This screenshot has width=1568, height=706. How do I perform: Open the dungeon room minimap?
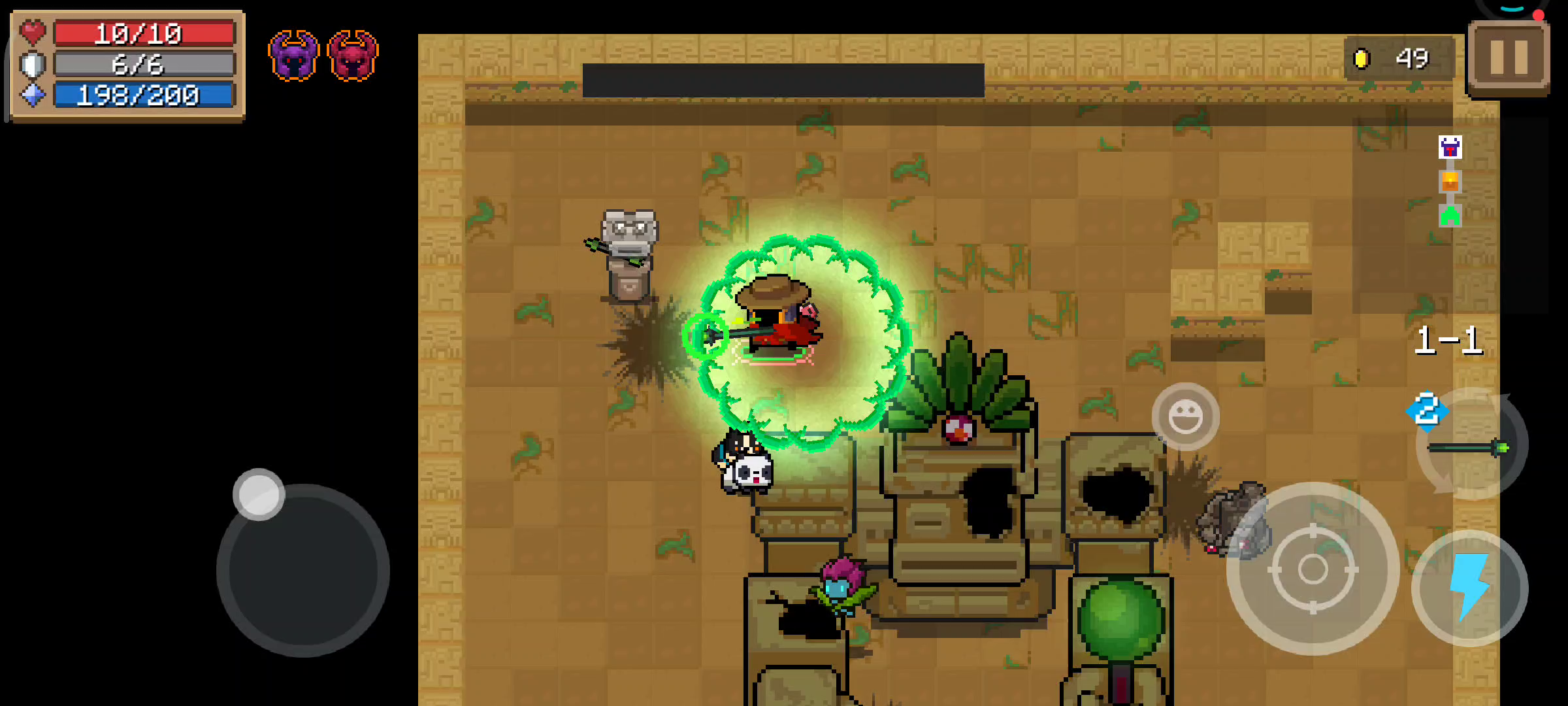pos(1450,182)
